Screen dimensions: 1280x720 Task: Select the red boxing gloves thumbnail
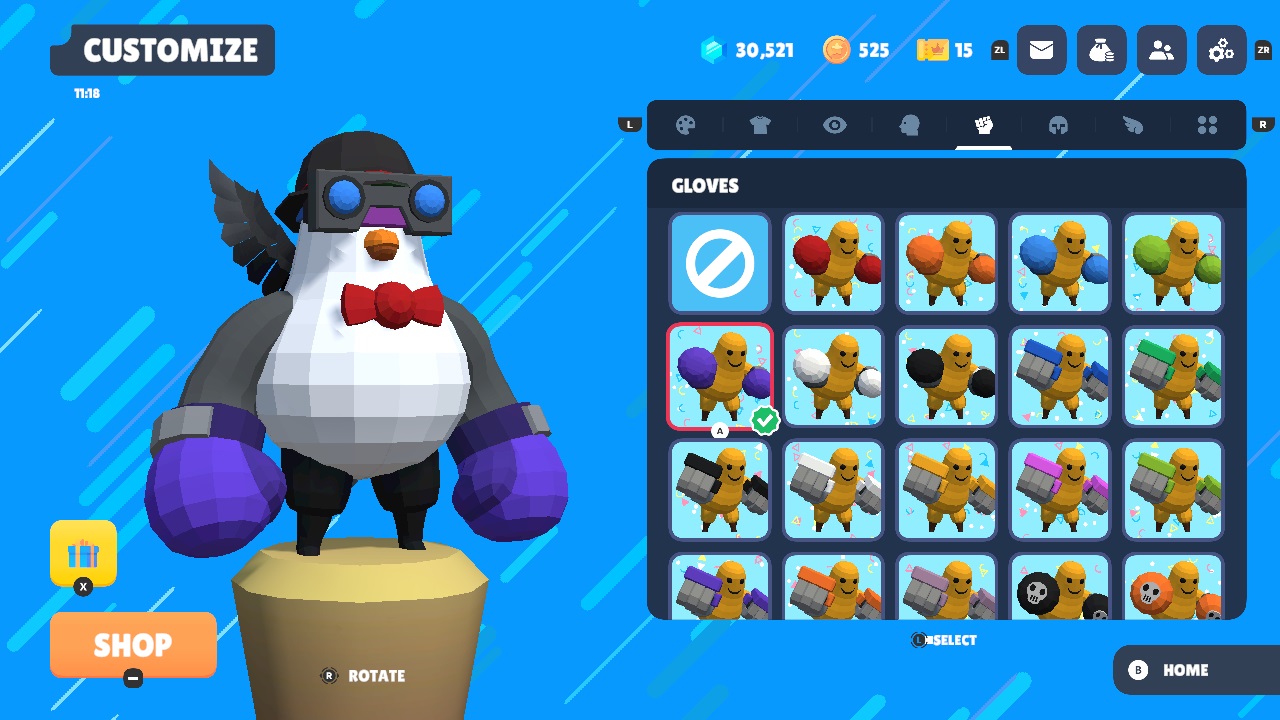coord(833,264)
